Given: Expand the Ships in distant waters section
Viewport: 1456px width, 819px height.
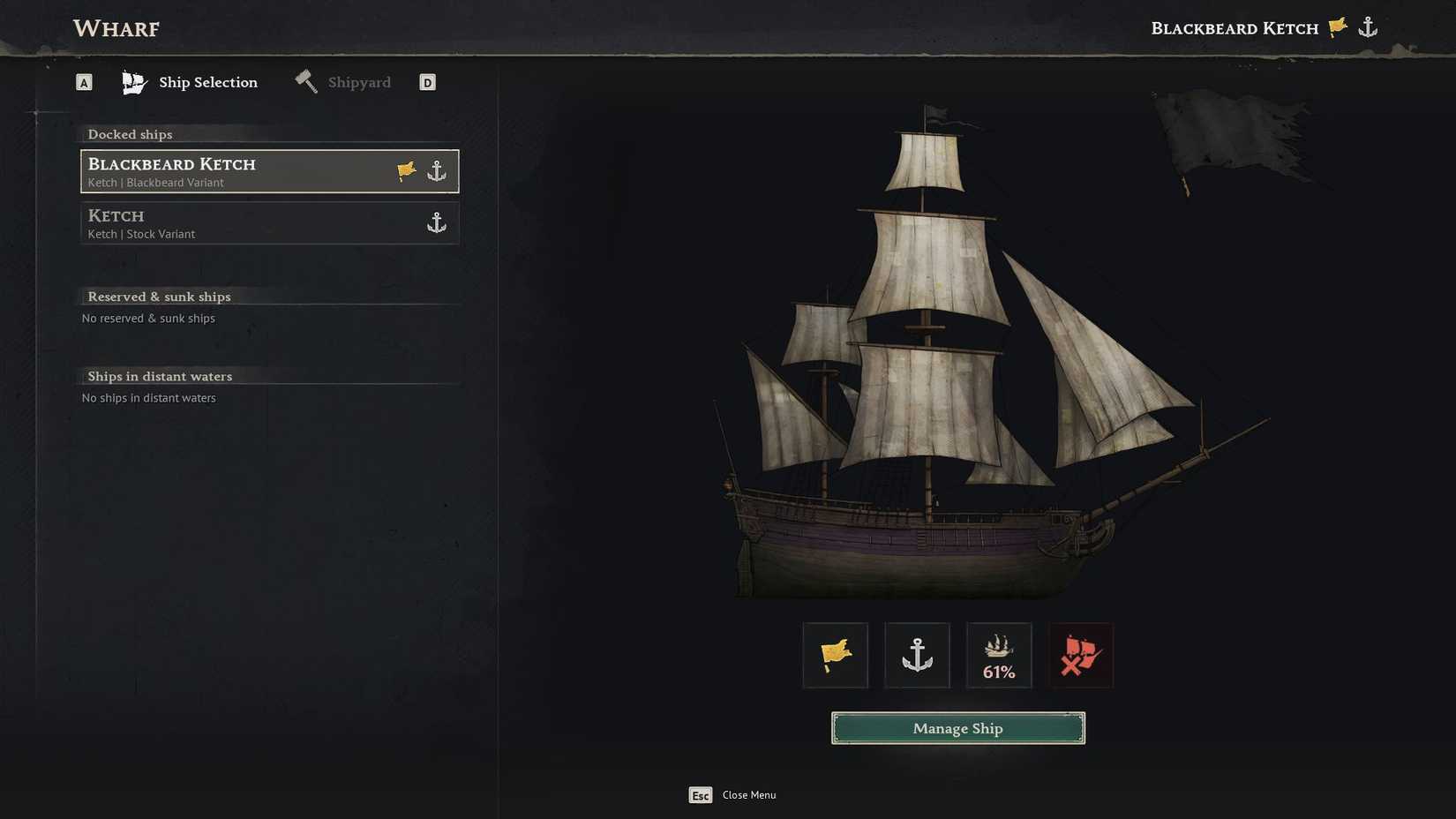Looking at the screenshot, I should pos(160,375).
